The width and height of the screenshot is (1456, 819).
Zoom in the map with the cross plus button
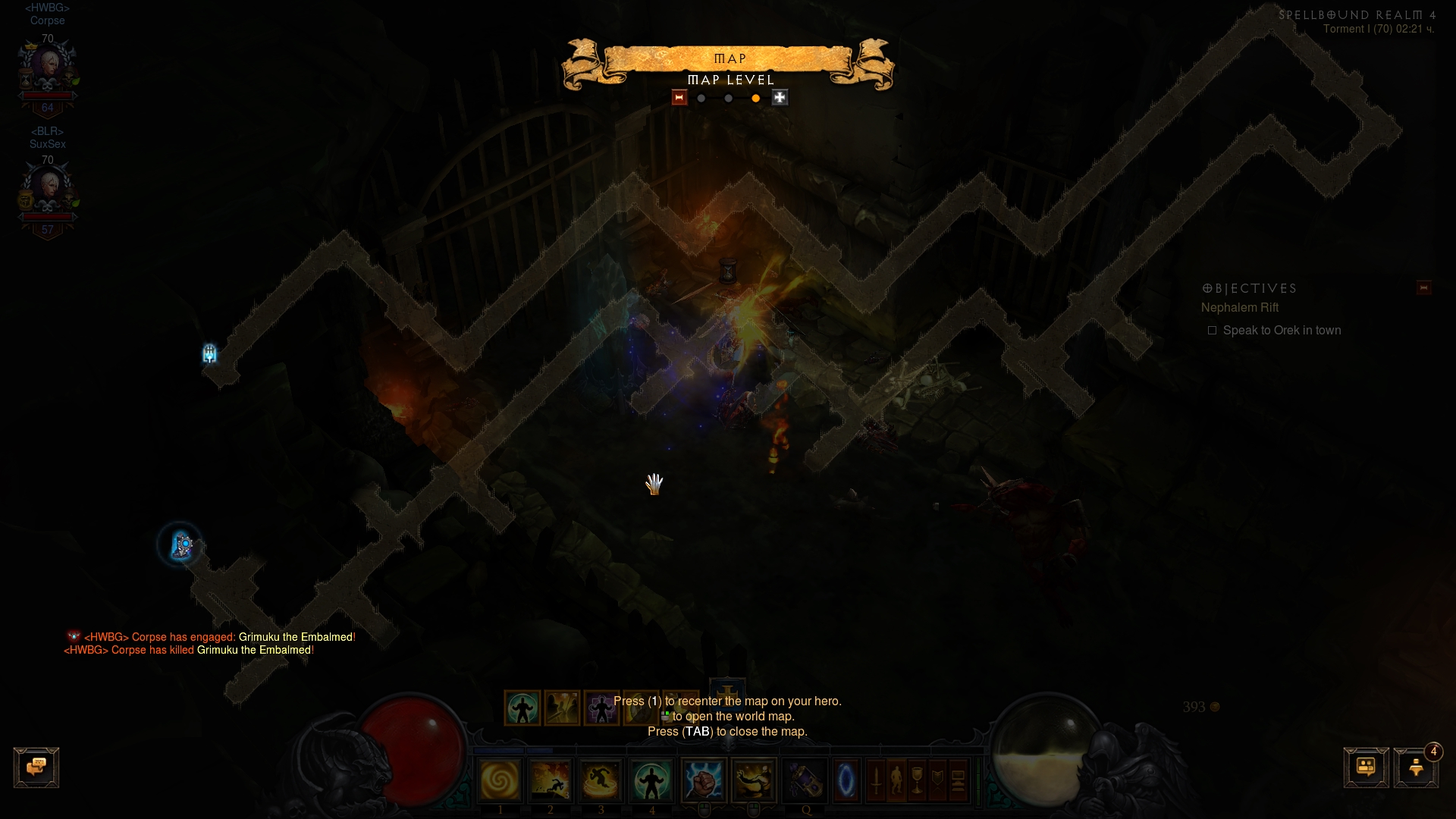(780, 98)
